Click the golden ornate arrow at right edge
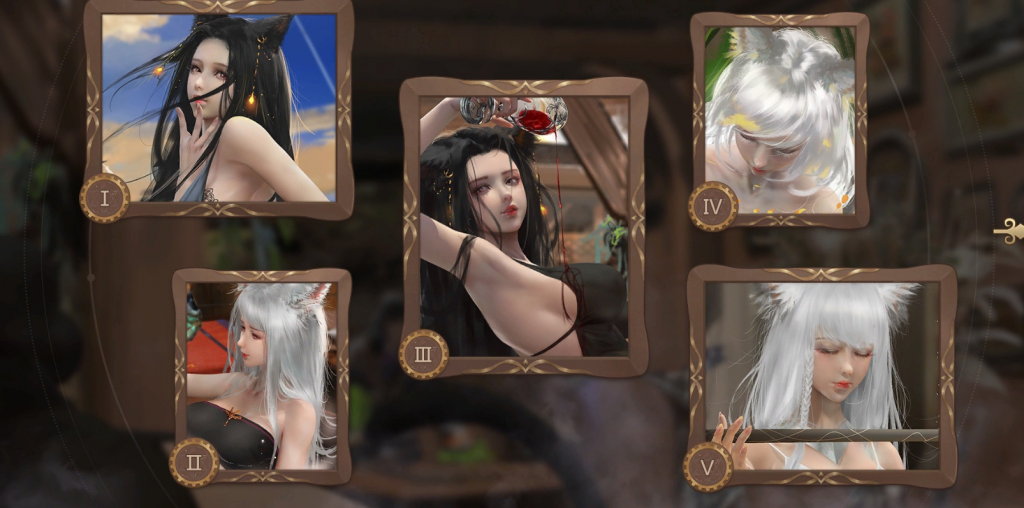 pyautogui.click(x=1008, y=232)
